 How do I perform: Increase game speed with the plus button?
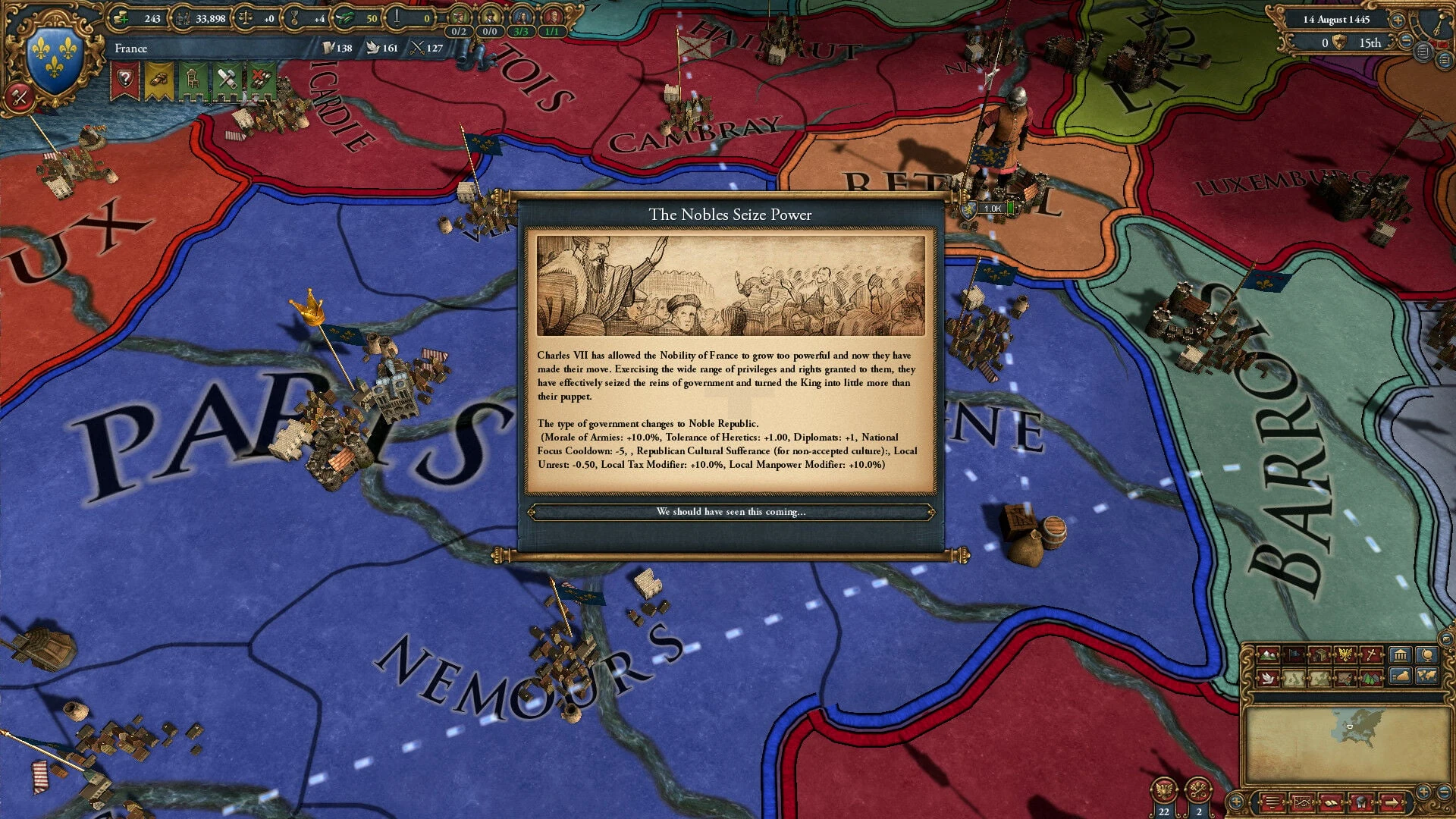click(x=1398, y=20)
